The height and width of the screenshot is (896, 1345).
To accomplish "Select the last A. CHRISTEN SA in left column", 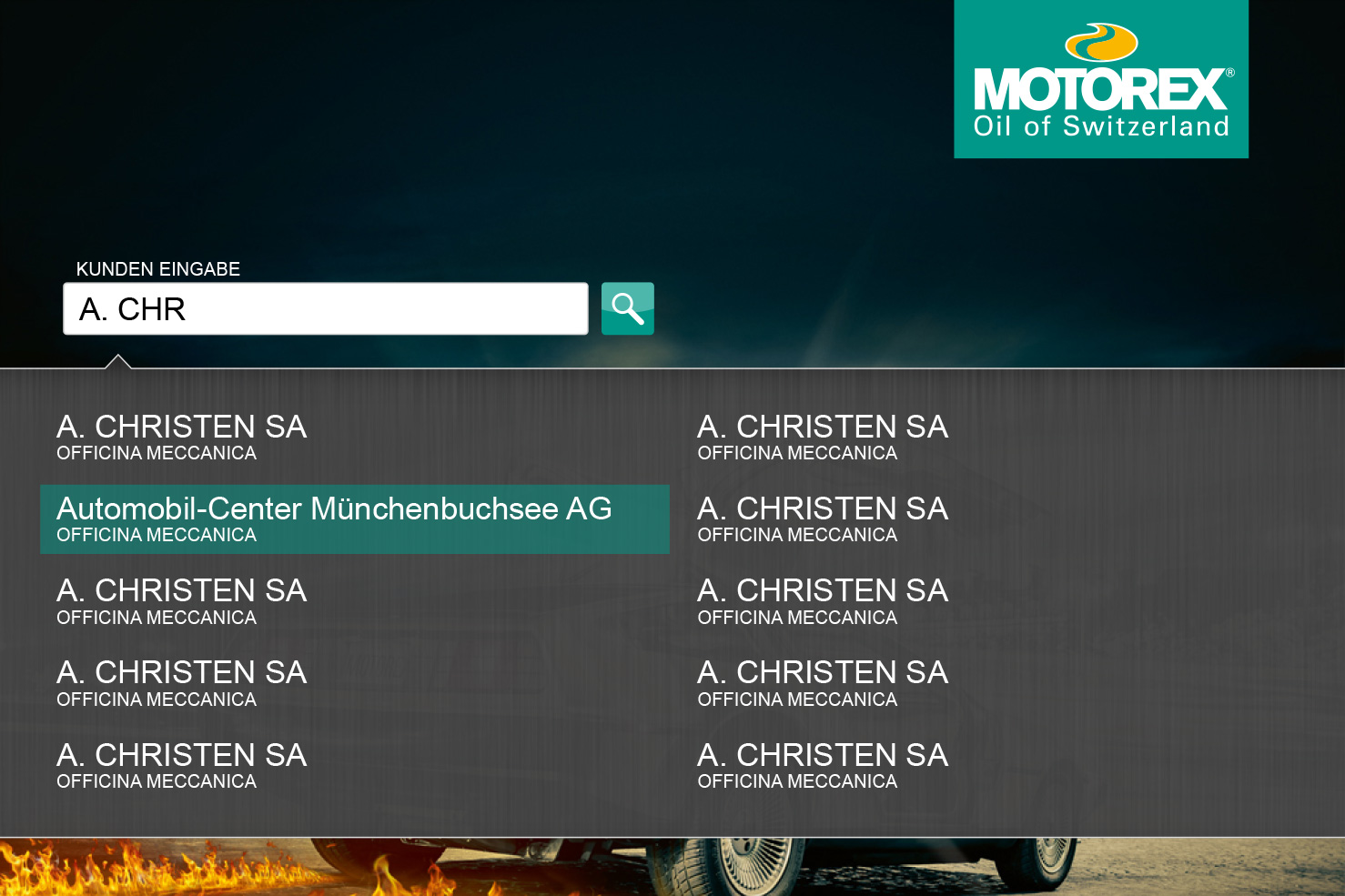I will 182,755.
